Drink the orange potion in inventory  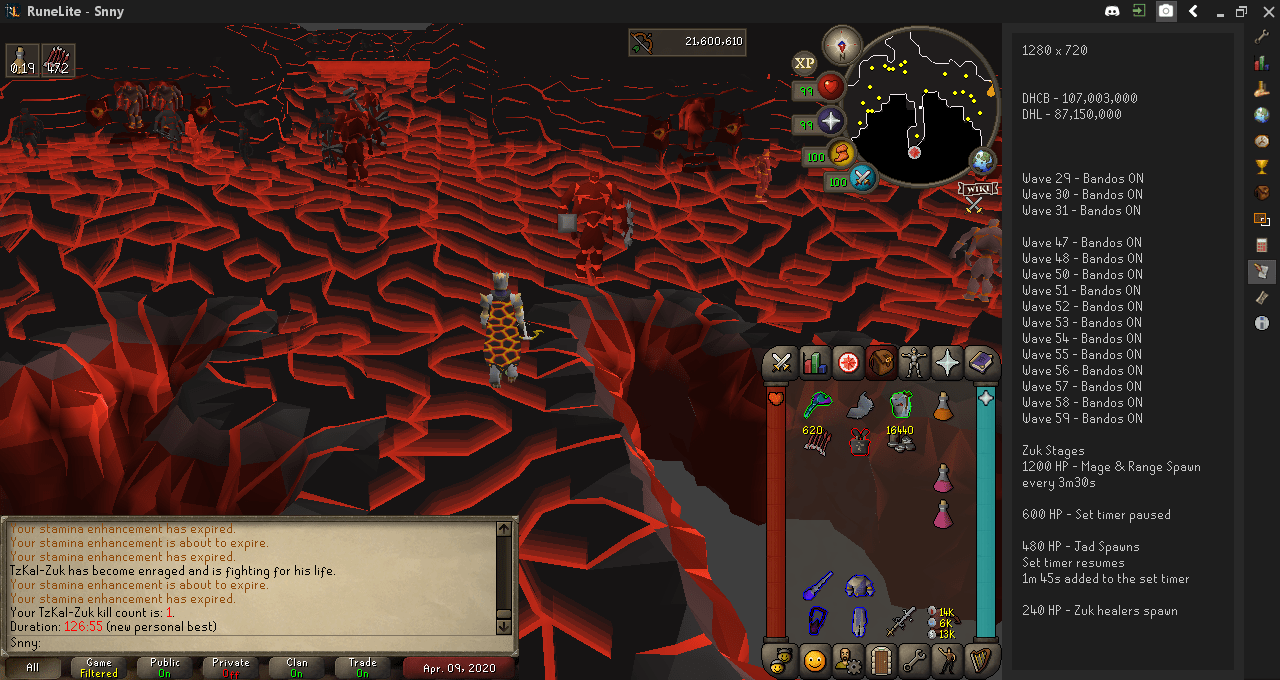tap(942, 406)
